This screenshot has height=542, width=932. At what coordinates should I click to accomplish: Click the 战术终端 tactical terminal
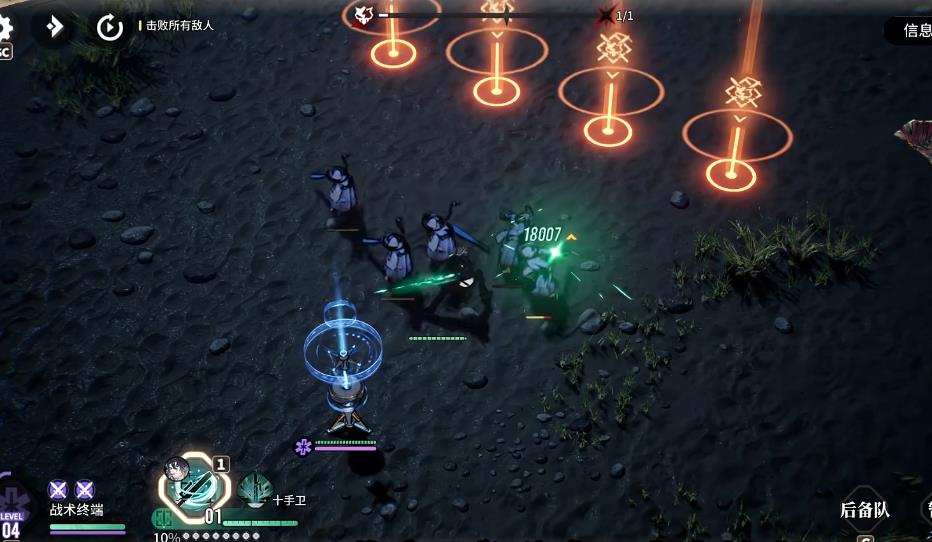[x=76, y=509]
